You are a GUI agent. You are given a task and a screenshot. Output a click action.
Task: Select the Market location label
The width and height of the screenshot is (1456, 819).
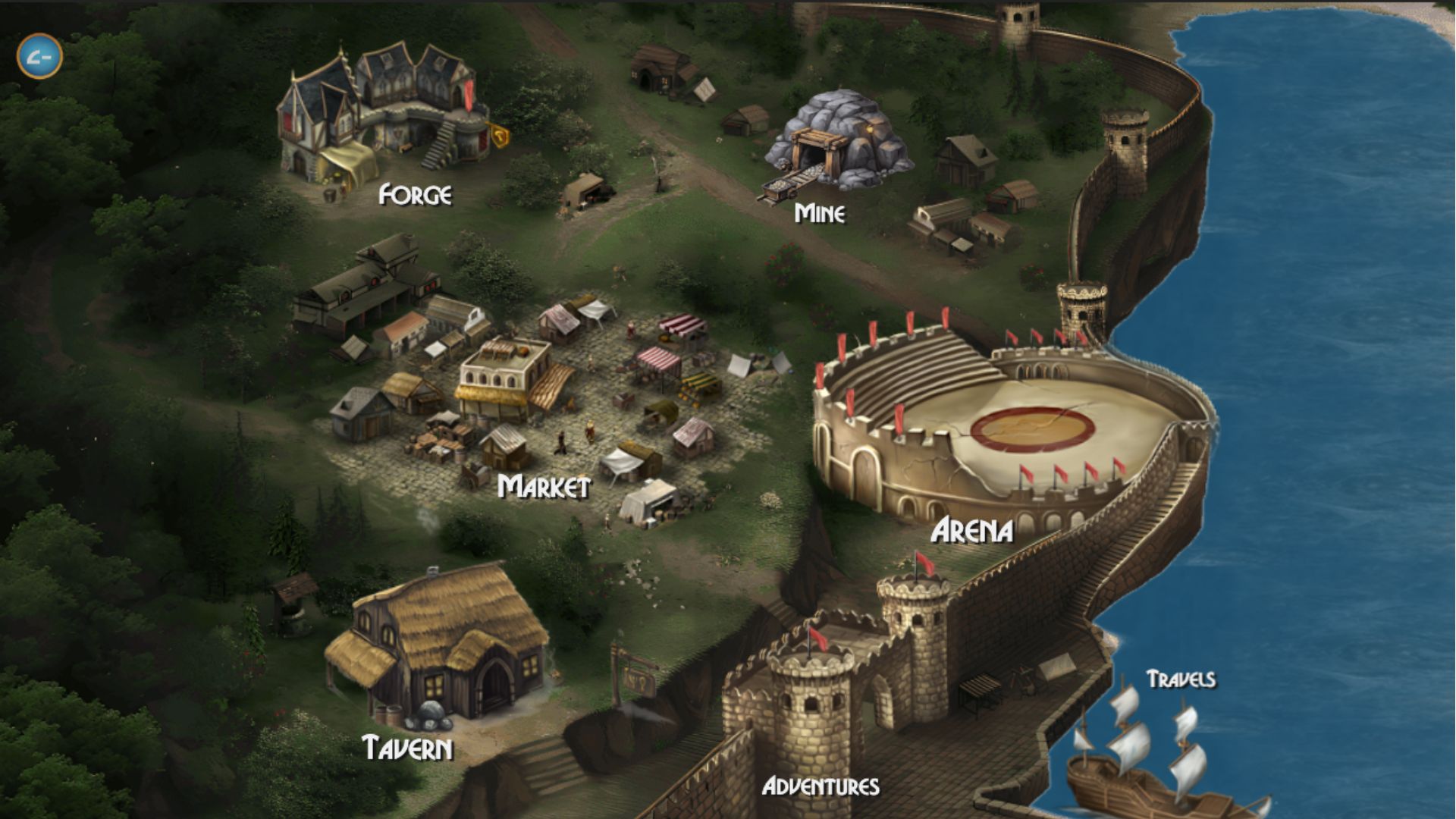[x=544, y=485]
